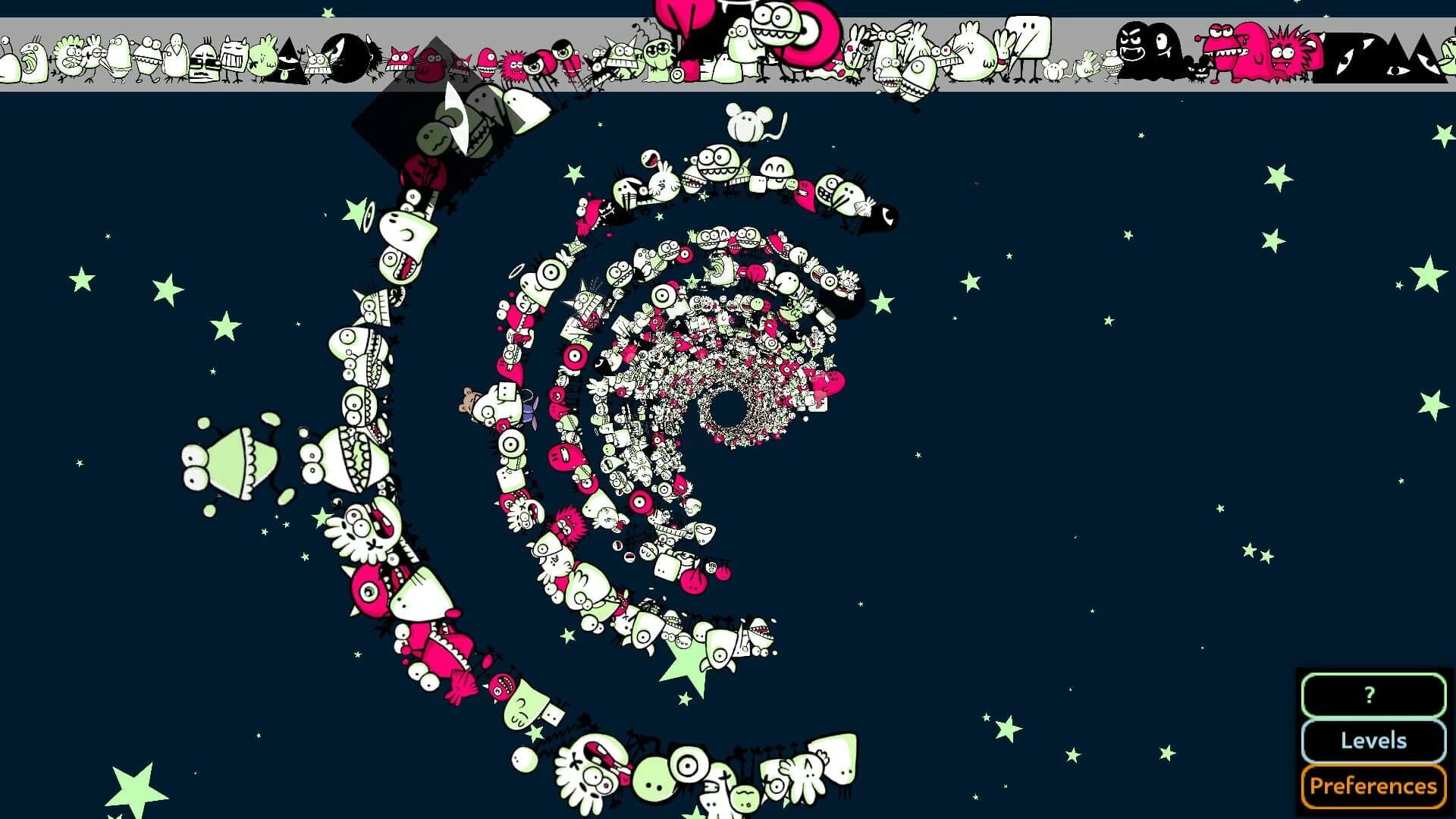The image size is (1456, 819).
Task: Pick the pink cat with whiskers from the top bar
Action: 402,57
